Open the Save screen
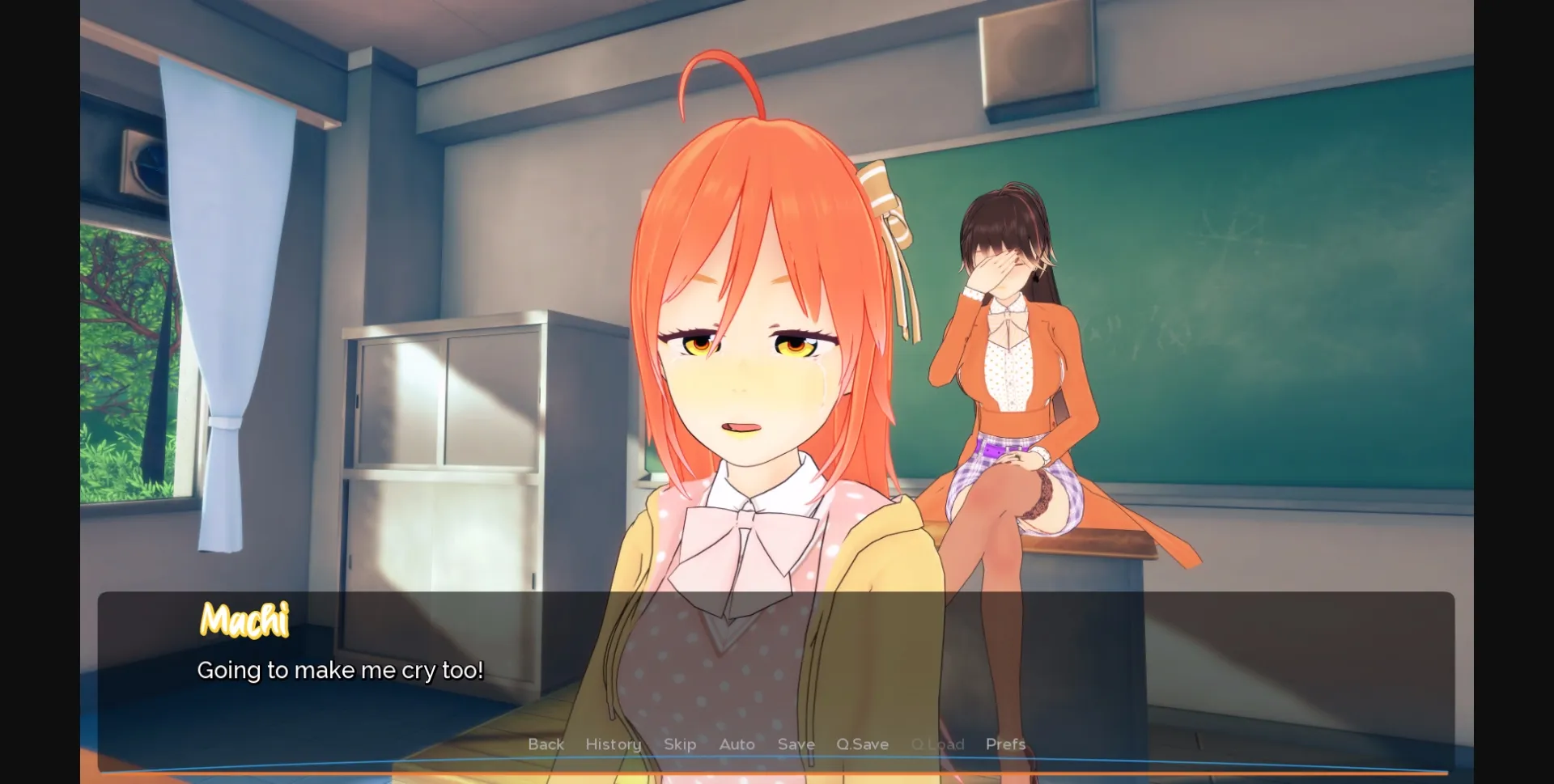The height and width of the screenshot is (784, 1554). pyautogui.click(x=796, y=744)
